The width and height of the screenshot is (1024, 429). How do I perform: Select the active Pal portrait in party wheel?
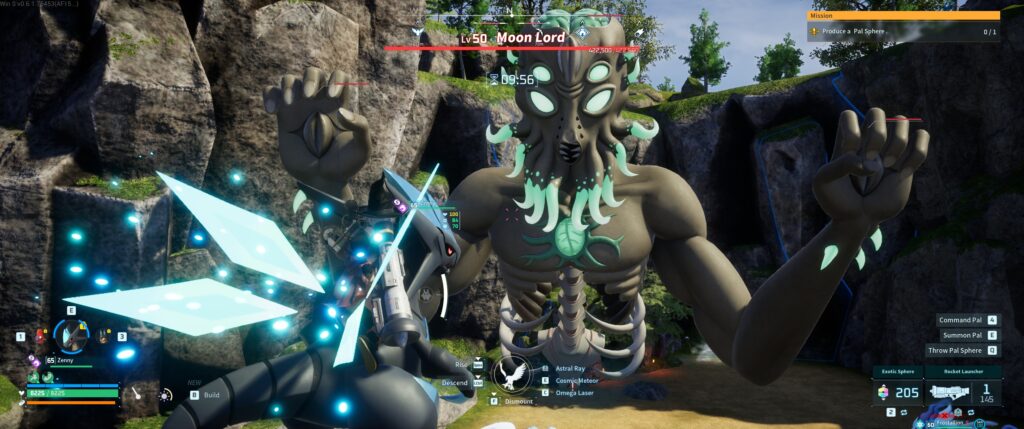tap(71, 337)
